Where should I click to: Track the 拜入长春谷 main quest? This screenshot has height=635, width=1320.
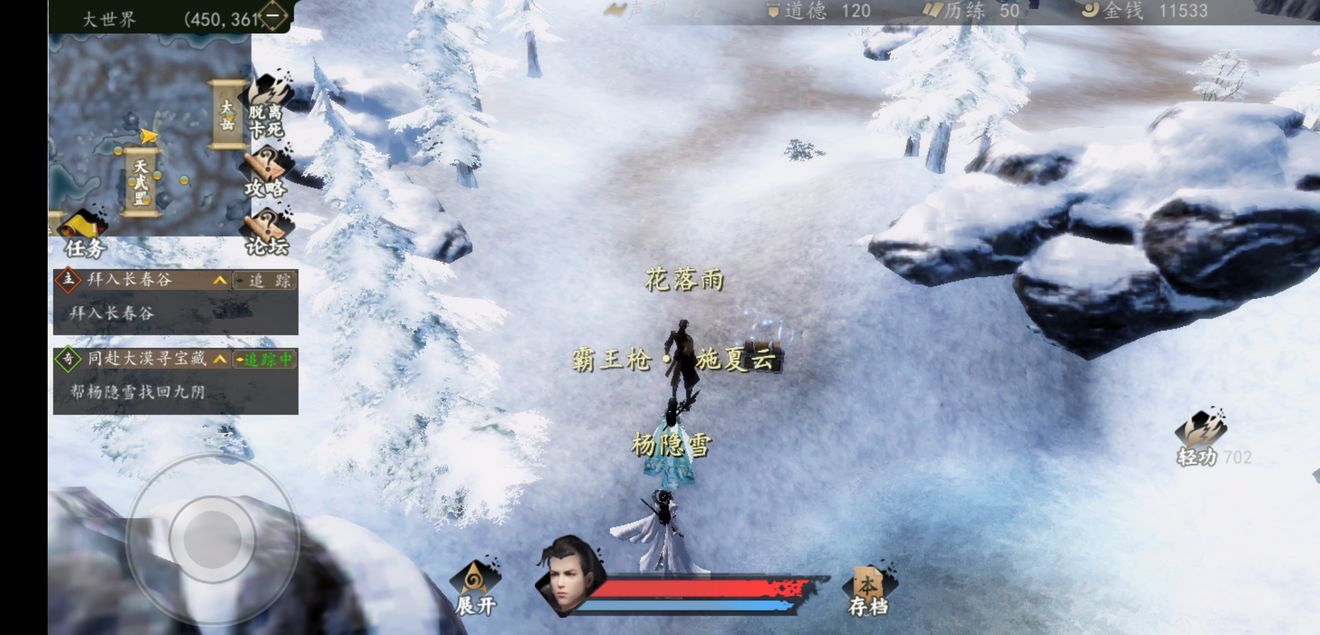[265, 281]
